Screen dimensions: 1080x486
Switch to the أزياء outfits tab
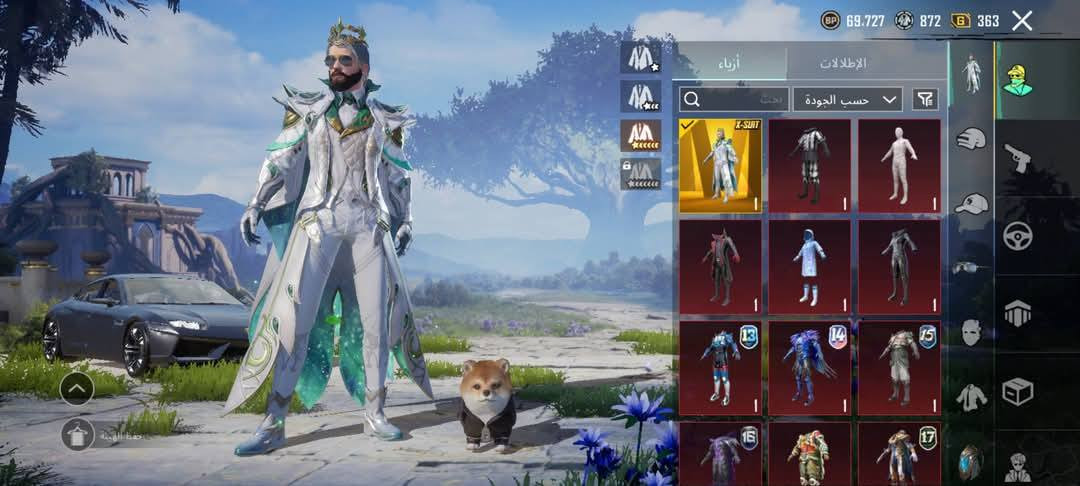pyautogui.click(x=730, y=63)
